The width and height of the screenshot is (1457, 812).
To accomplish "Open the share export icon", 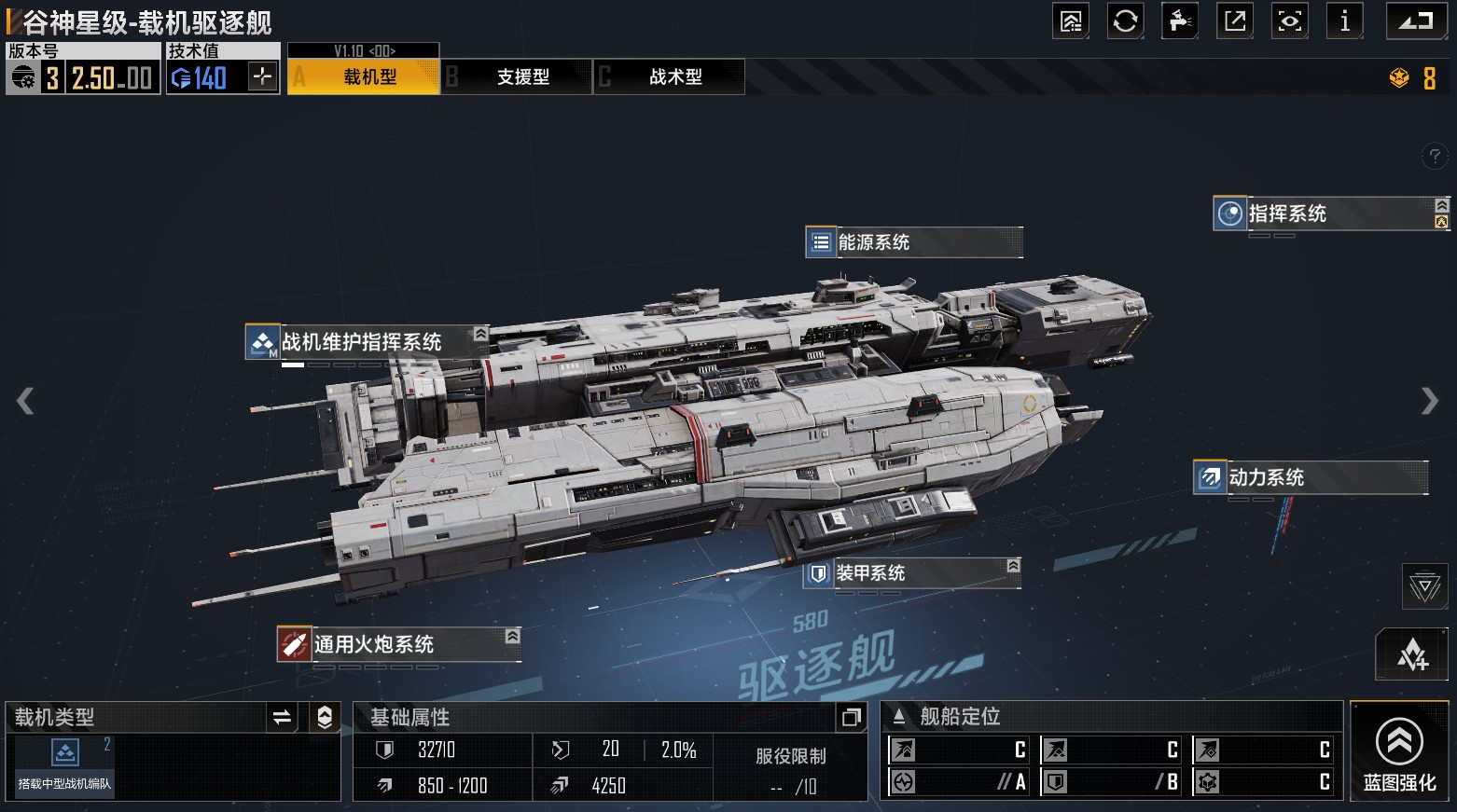I will tap(1235, 21).
